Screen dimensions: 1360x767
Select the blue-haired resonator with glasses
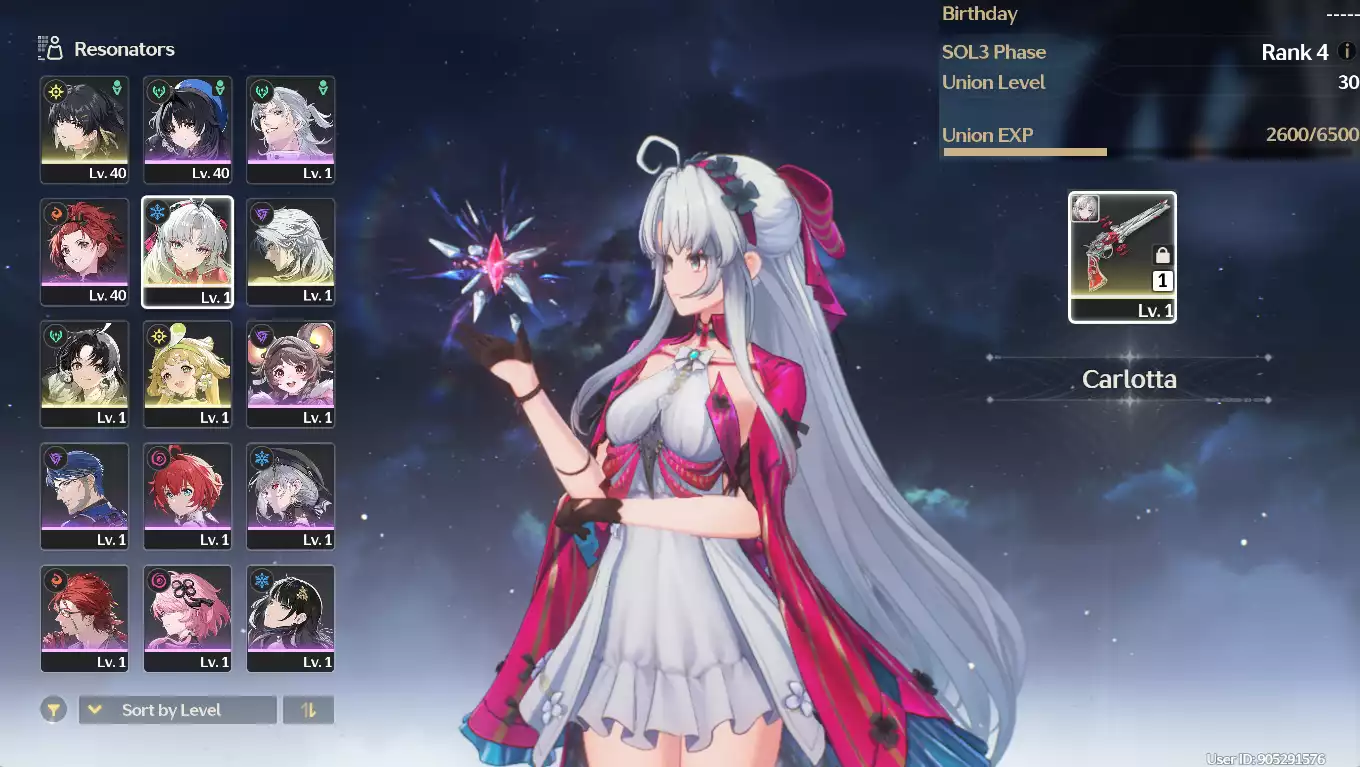tap(84, 496)
